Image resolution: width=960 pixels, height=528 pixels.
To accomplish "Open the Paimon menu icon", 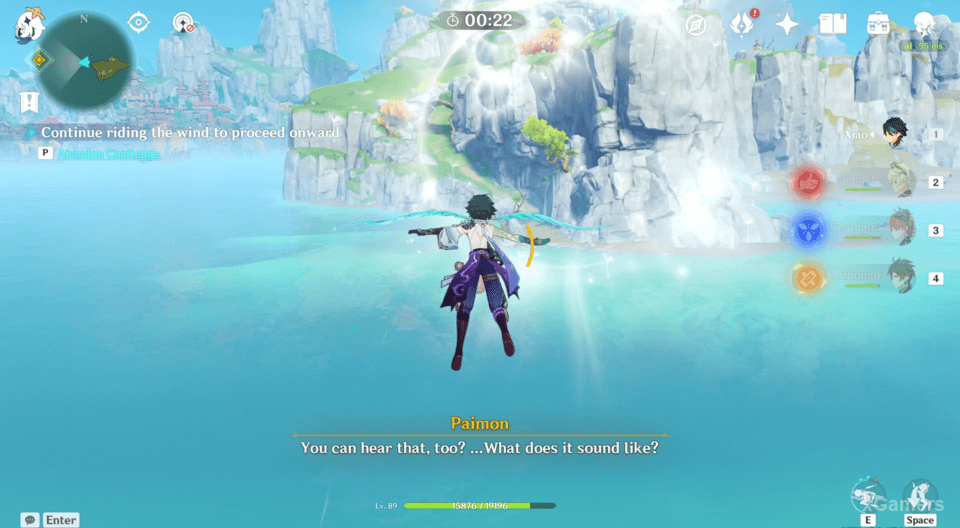I will [x=27, y=26].
